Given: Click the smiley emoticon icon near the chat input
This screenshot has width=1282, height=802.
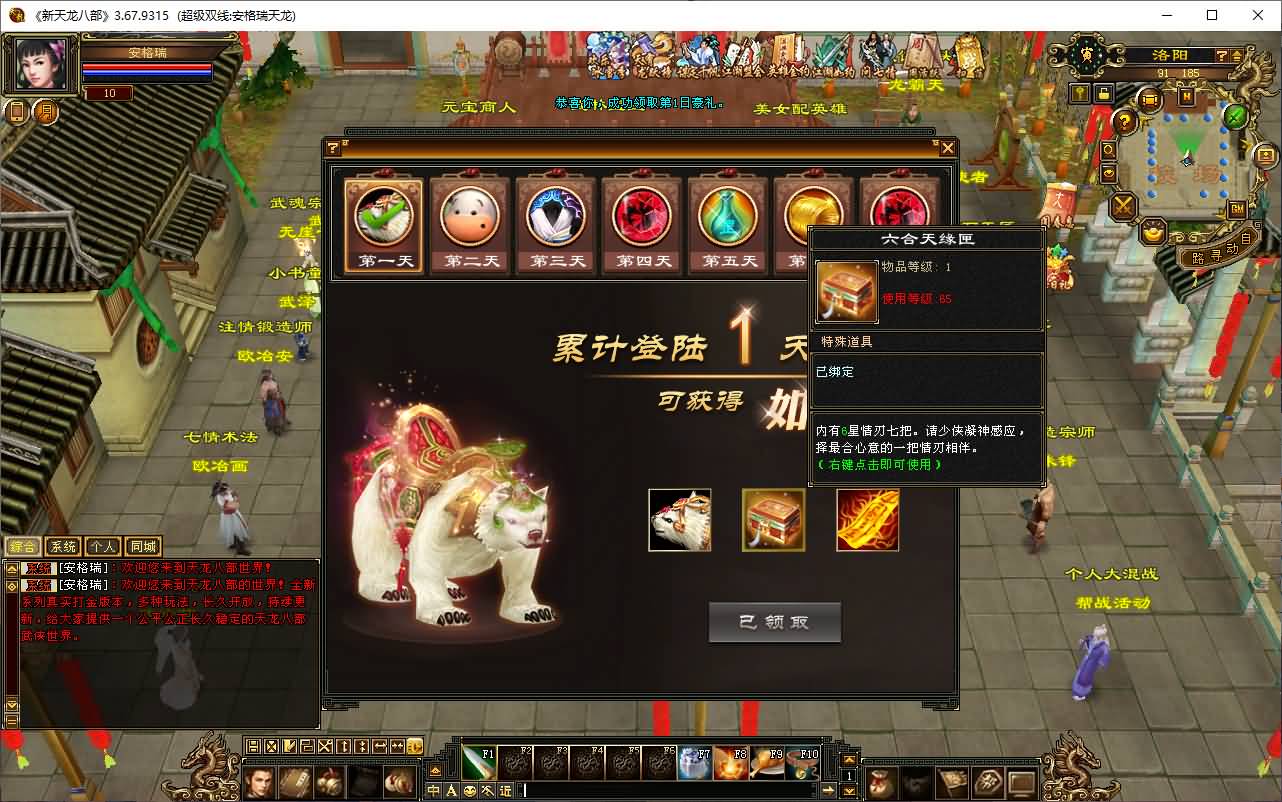Looking at the screenshot, I should pyautogui.click(x=468, y=791).
